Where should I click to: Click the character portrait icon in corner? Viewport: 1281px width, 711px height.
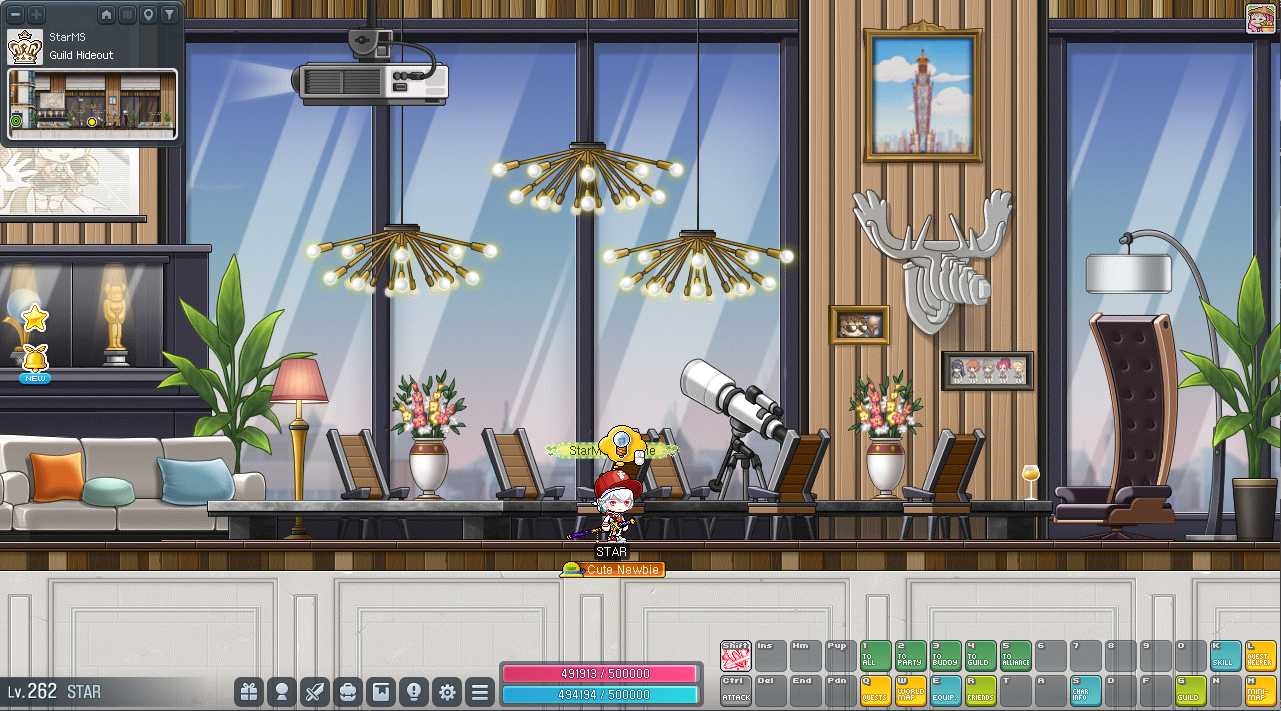pyautogui.click(x=1260, y=19)
